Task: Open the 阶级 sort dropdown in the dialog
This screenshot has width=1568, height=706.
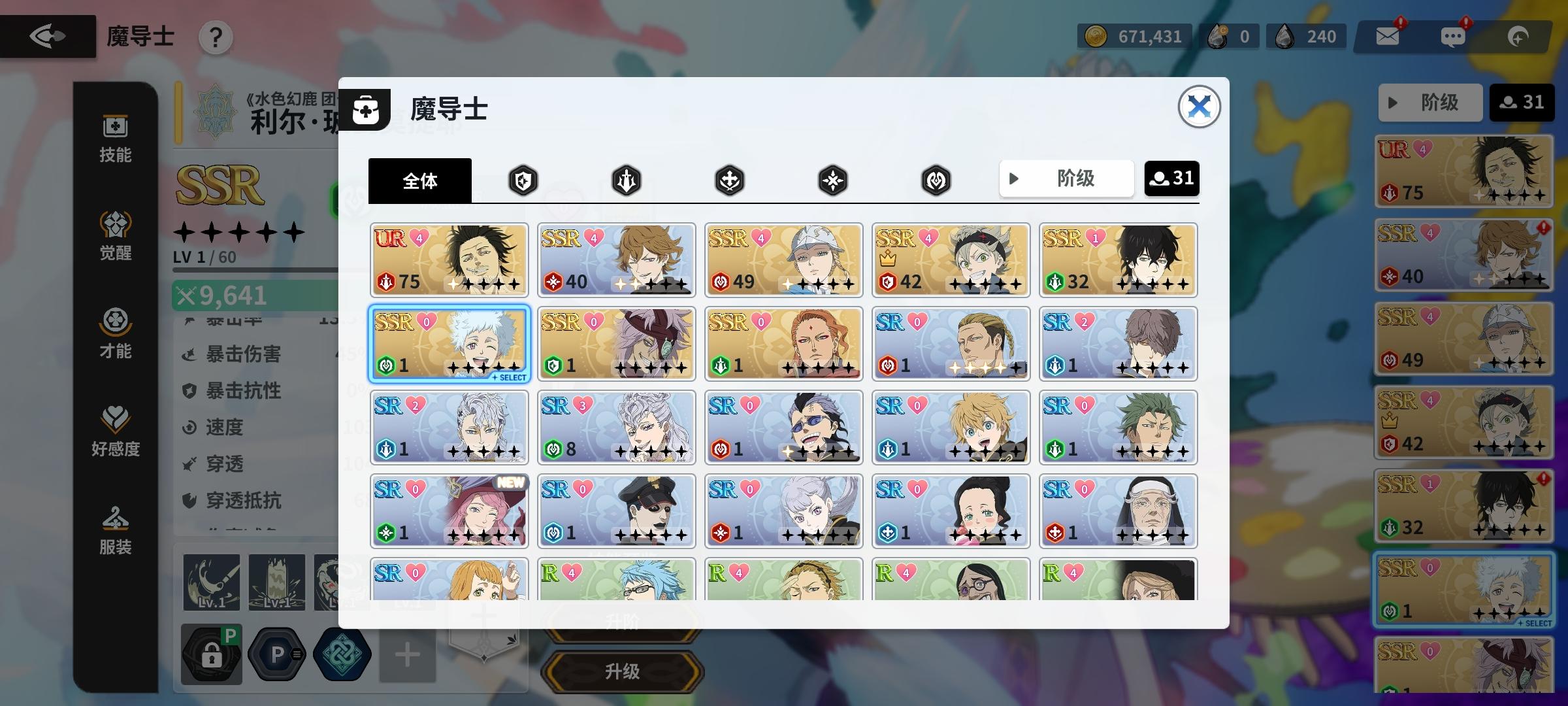Action: point(1066,178)
